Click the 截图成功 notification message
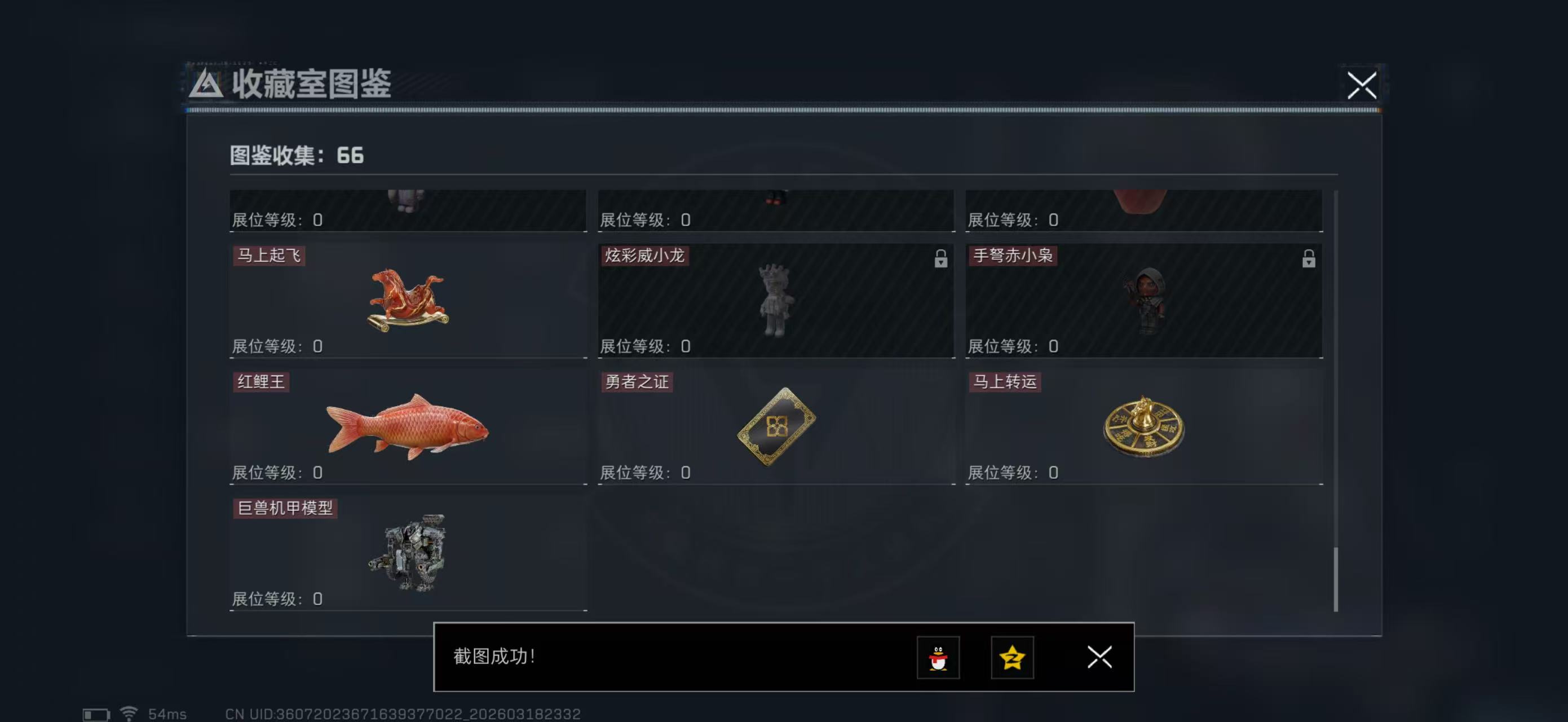The image size is (1568, 722). (x=496, y=658)
